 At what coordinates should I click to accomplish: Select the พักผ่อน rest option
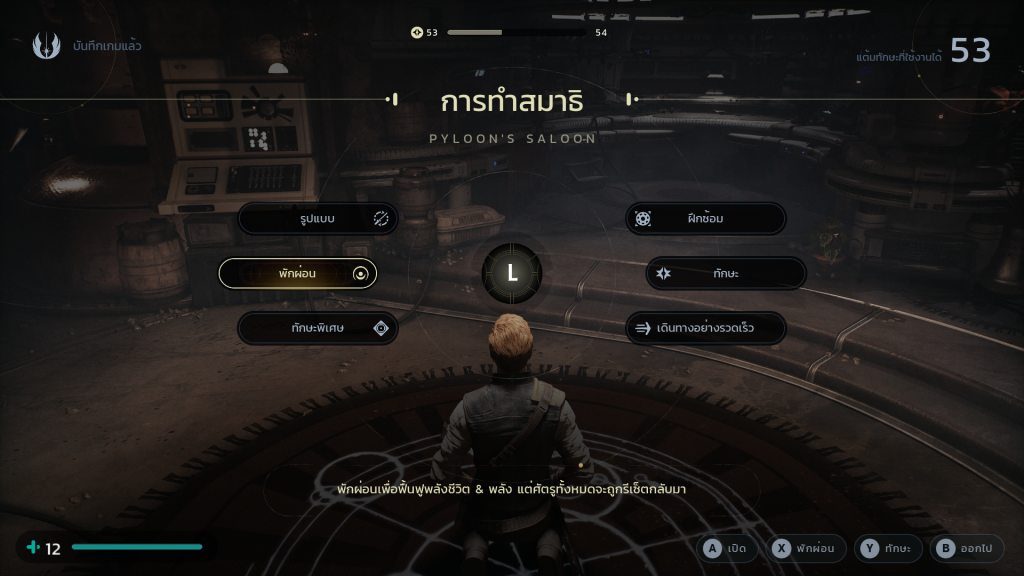[x=298, y=273]
